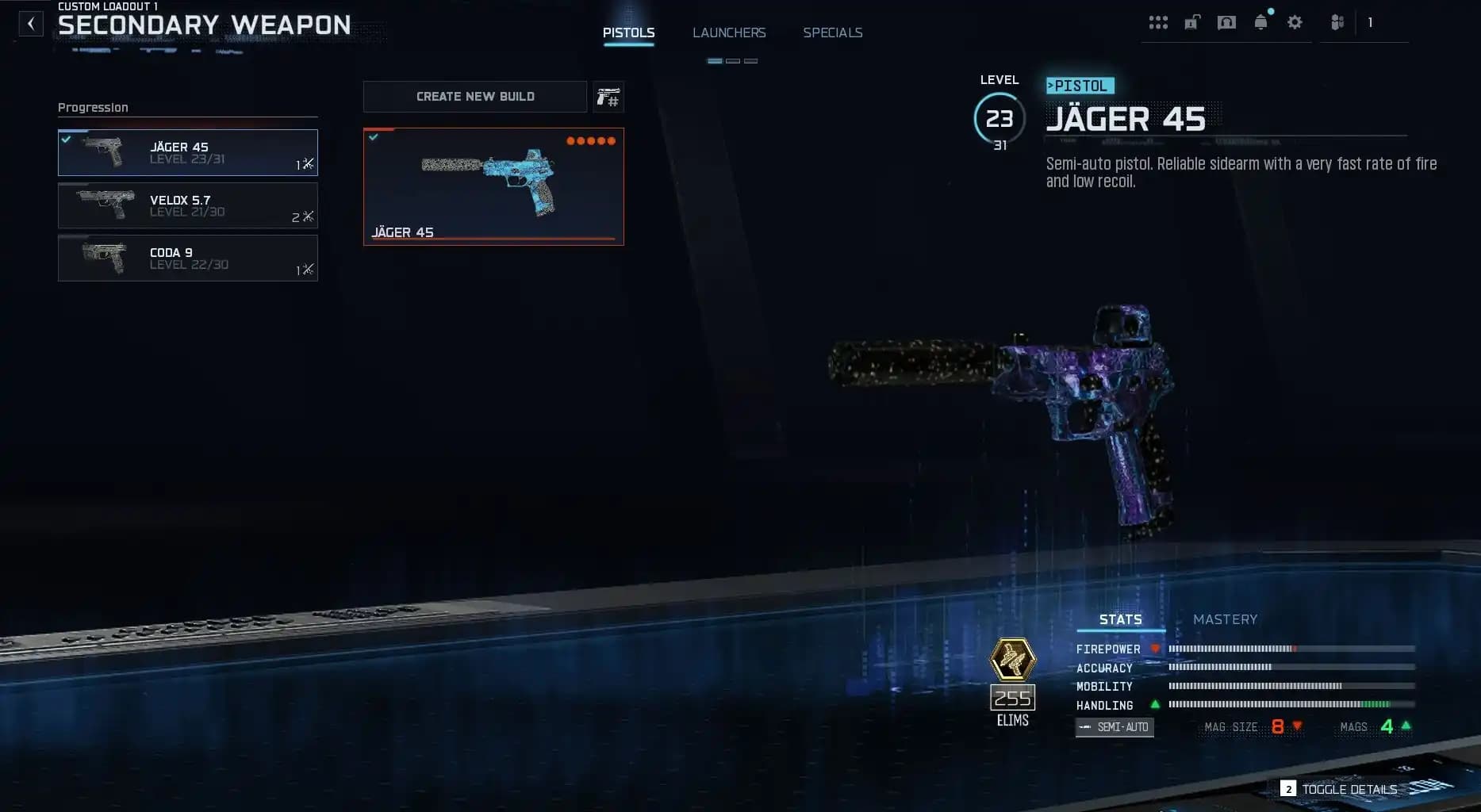Switch to the Mastery tab
1481x812 pixels.
point(1226,619)
